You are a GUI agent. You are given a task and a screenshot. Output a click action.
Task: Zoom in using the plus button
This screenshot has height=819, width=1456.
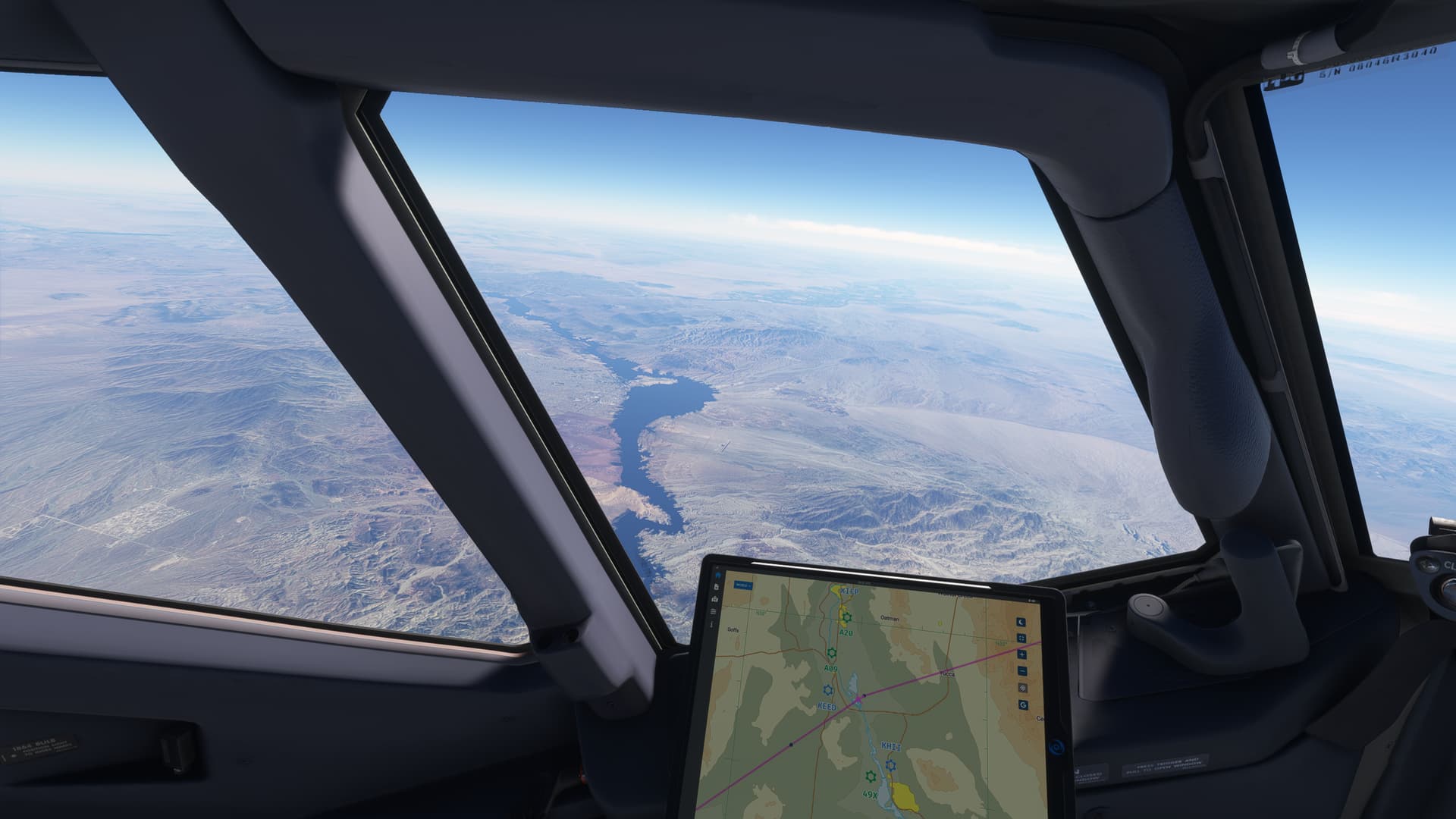pos(1021,656)
